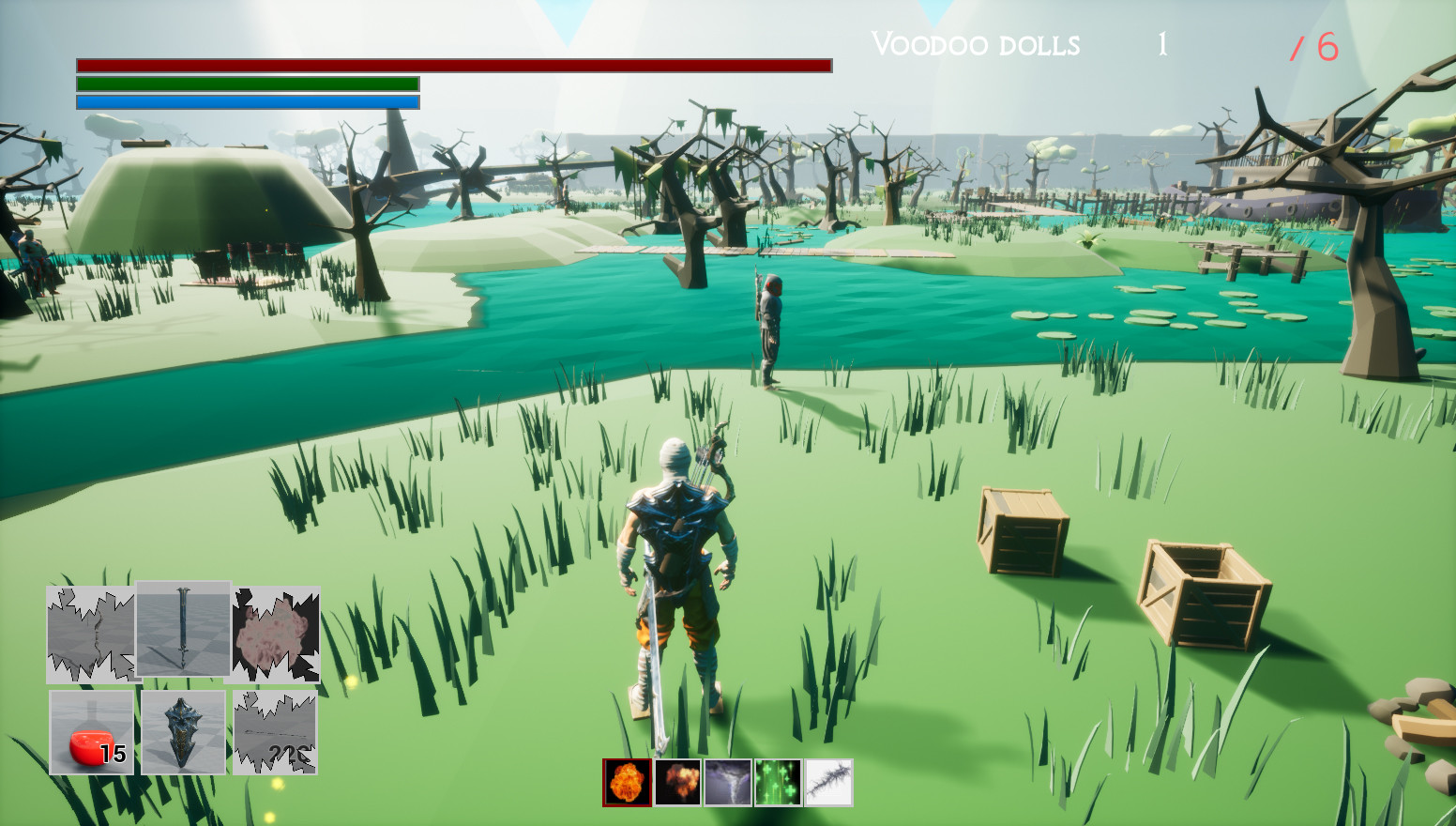Click the red health bar

coord(453,65)
